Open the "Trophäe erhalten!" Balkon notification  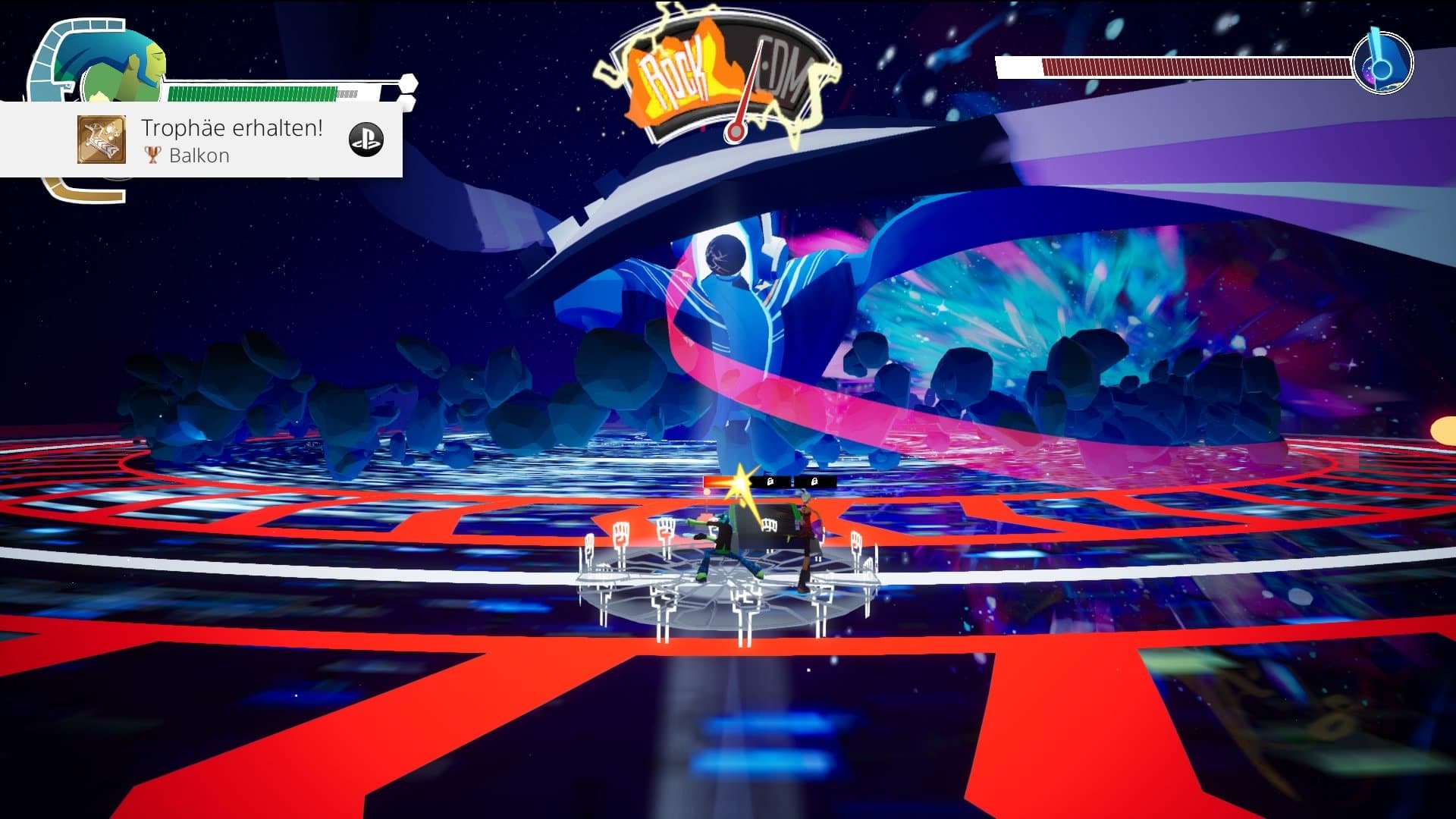point(231,140)
